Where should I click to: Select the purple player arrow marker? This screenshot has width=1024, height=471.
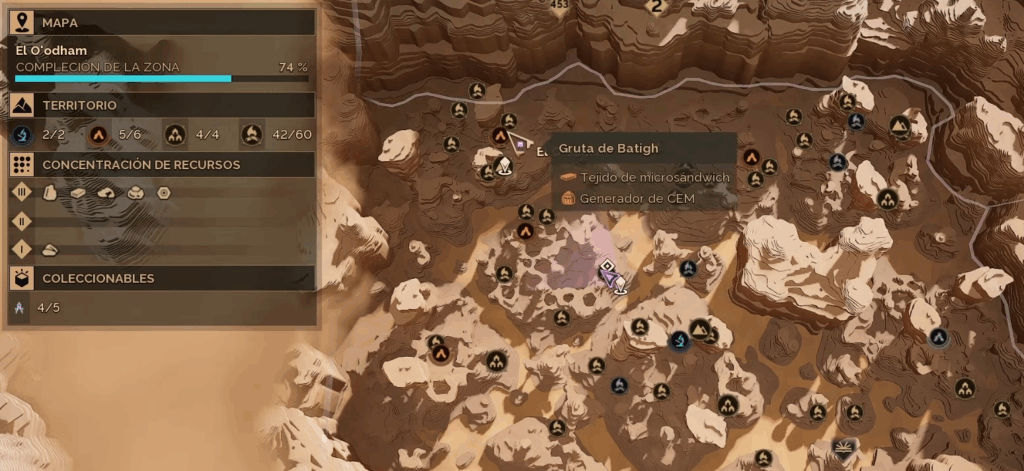pos(607,272)
